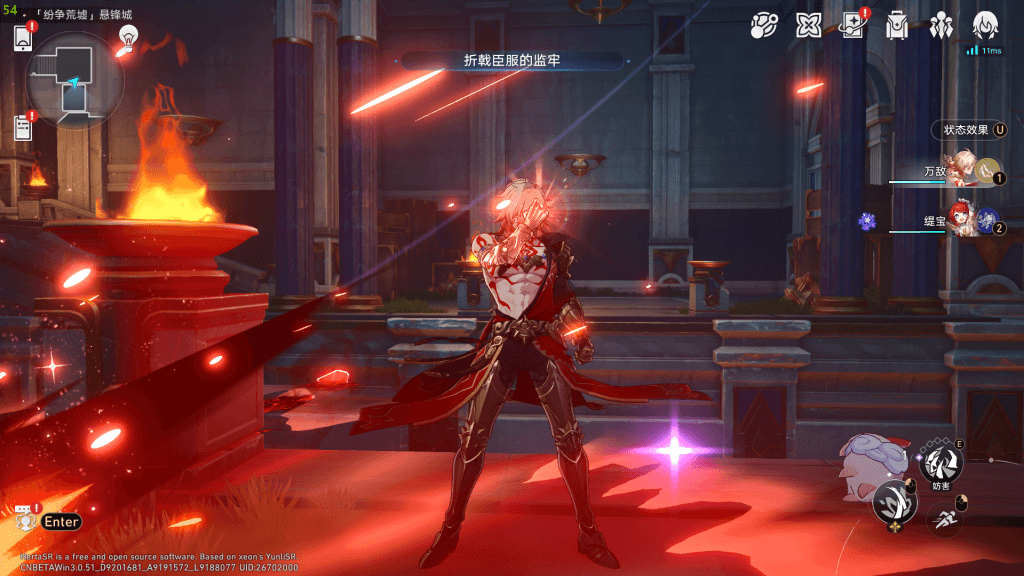The width and height of the screenshot is (1024, 576).
Task: Open the circular minimap
Action: (75, 81)
